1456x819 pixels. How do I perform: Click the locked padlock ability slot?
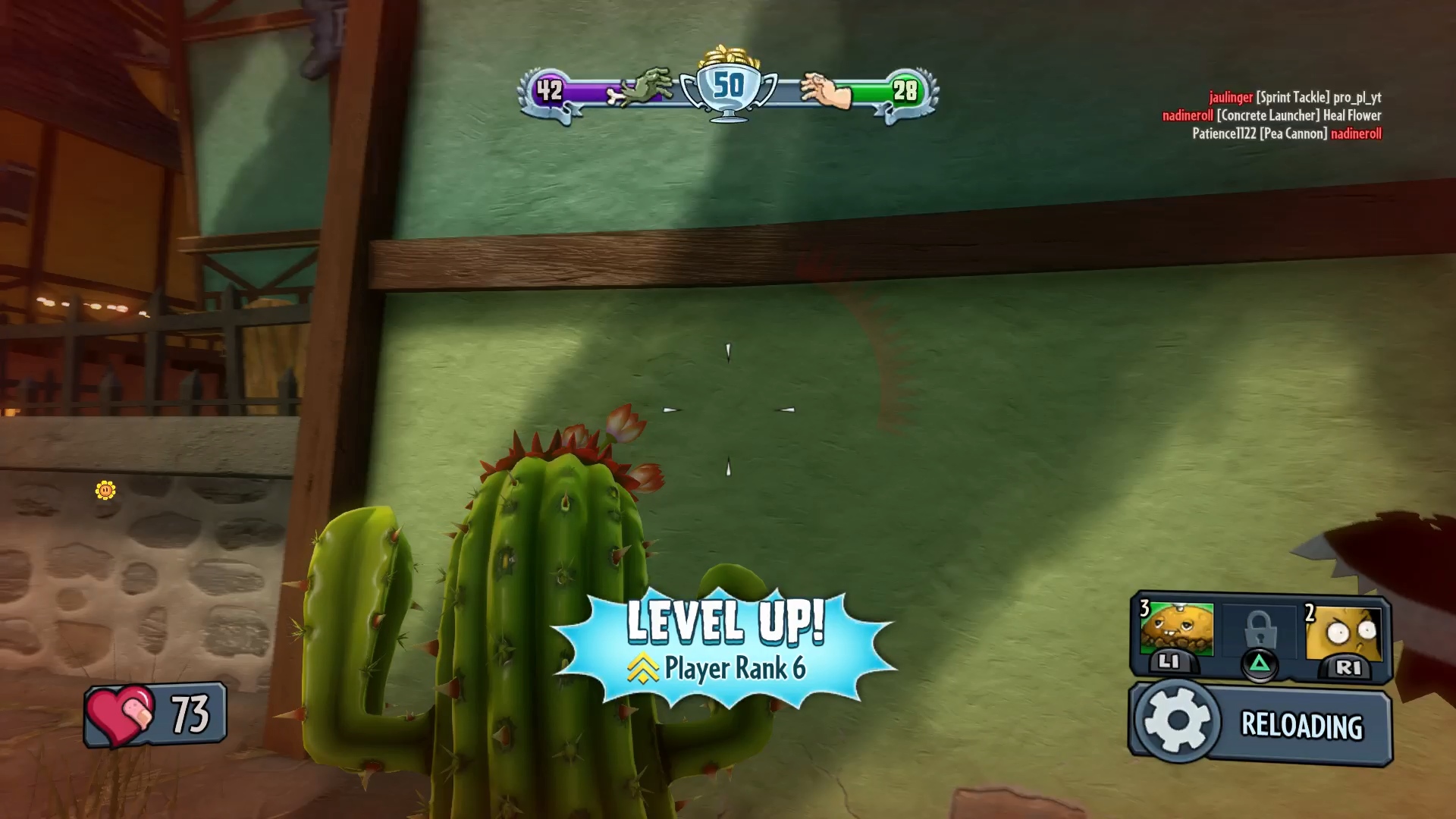1259,631
